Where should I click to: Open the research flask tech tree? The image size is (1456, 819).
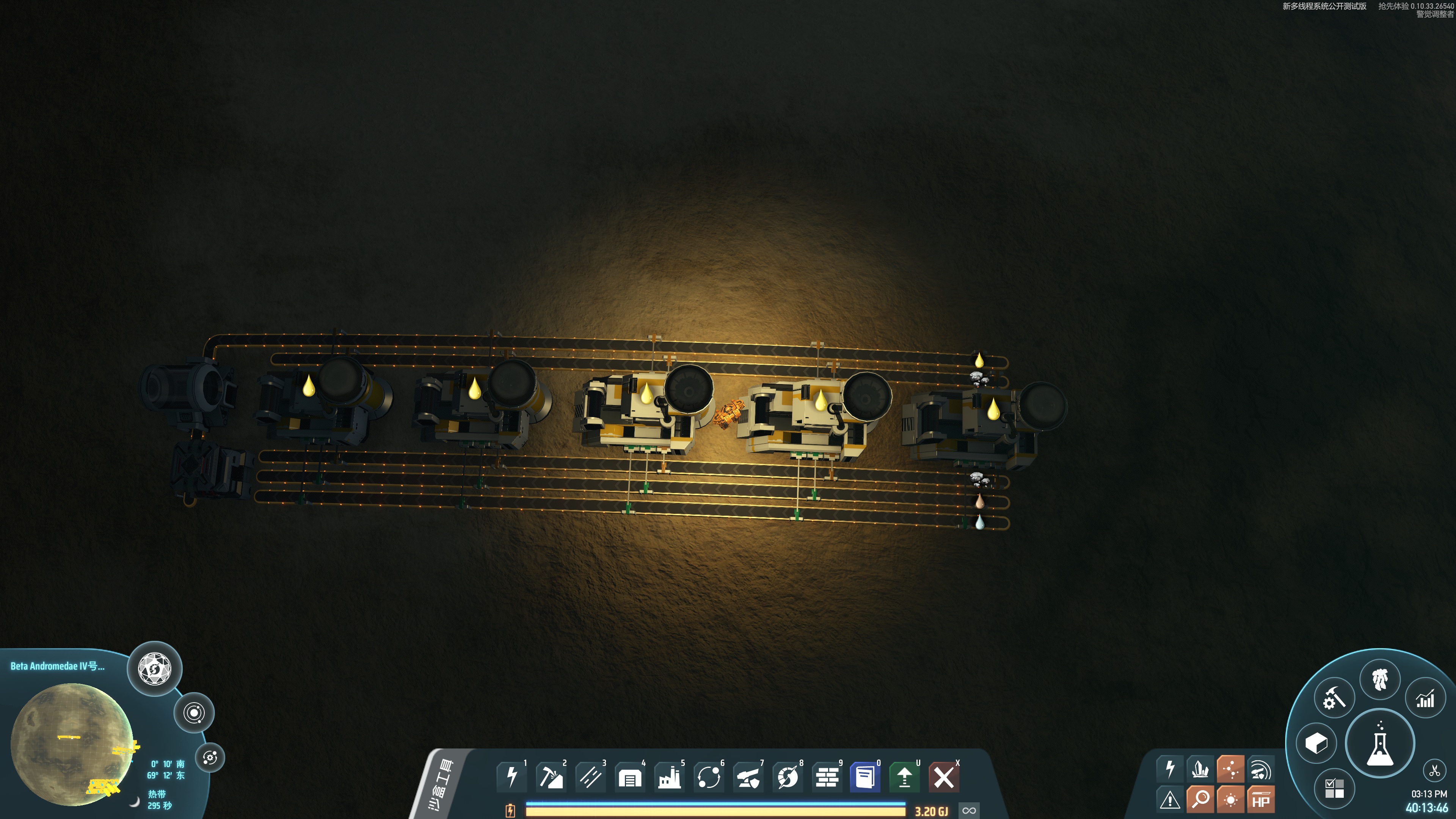point(1380,743)
